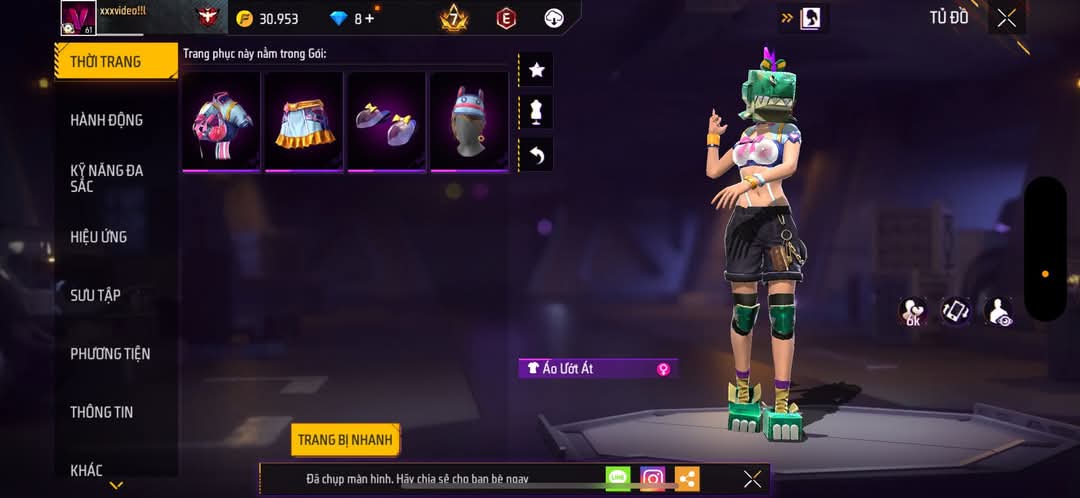Open the mannequin outfit preview button
This screenshot has width=1080, height=498.
coord(536,112)
